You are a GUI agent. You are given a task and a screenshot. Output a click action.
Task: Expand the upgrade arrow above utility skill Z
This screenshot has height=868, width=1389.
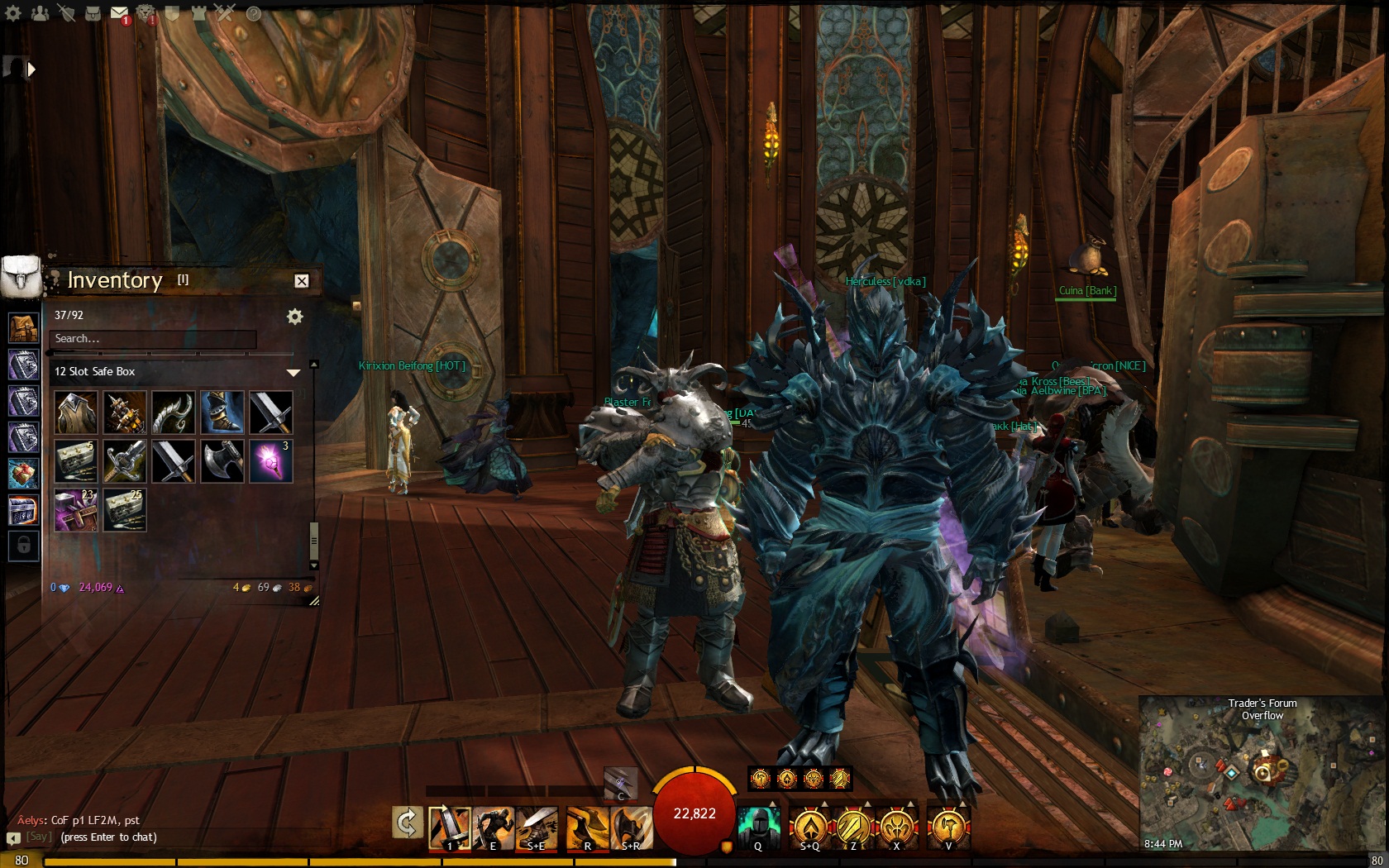867,804
